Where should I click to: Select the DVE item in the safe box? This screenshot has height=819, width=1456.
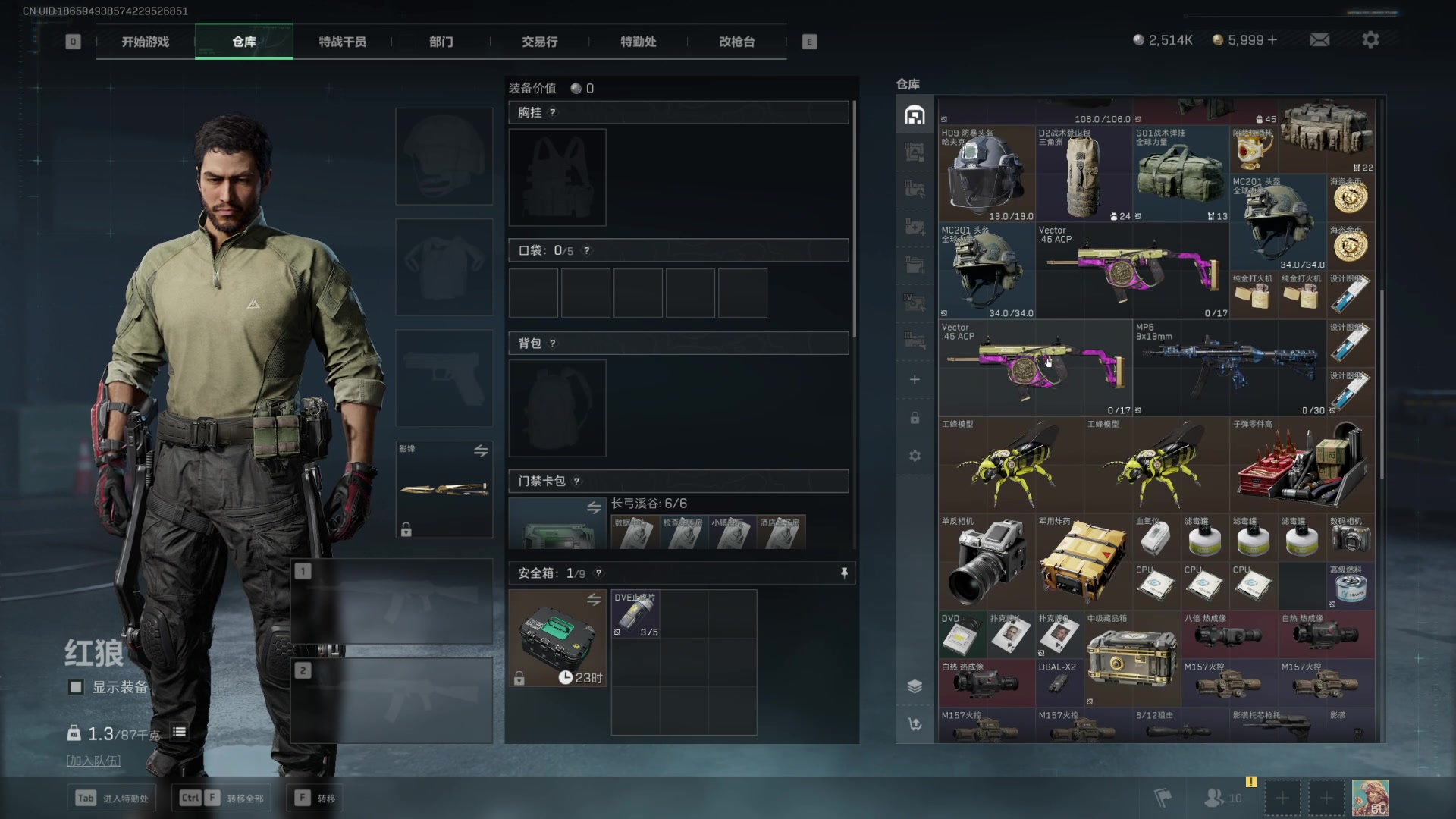pos(635,614)
